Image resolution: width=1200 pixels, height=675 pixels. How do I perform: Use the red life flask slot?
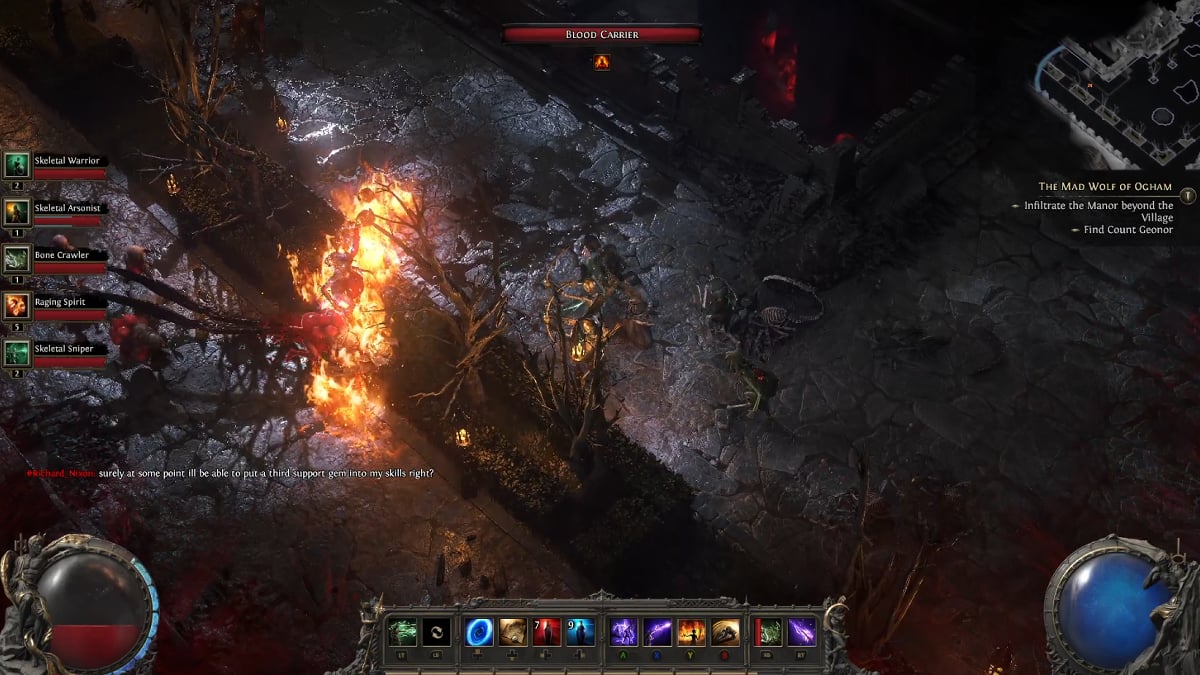point(547,632)
